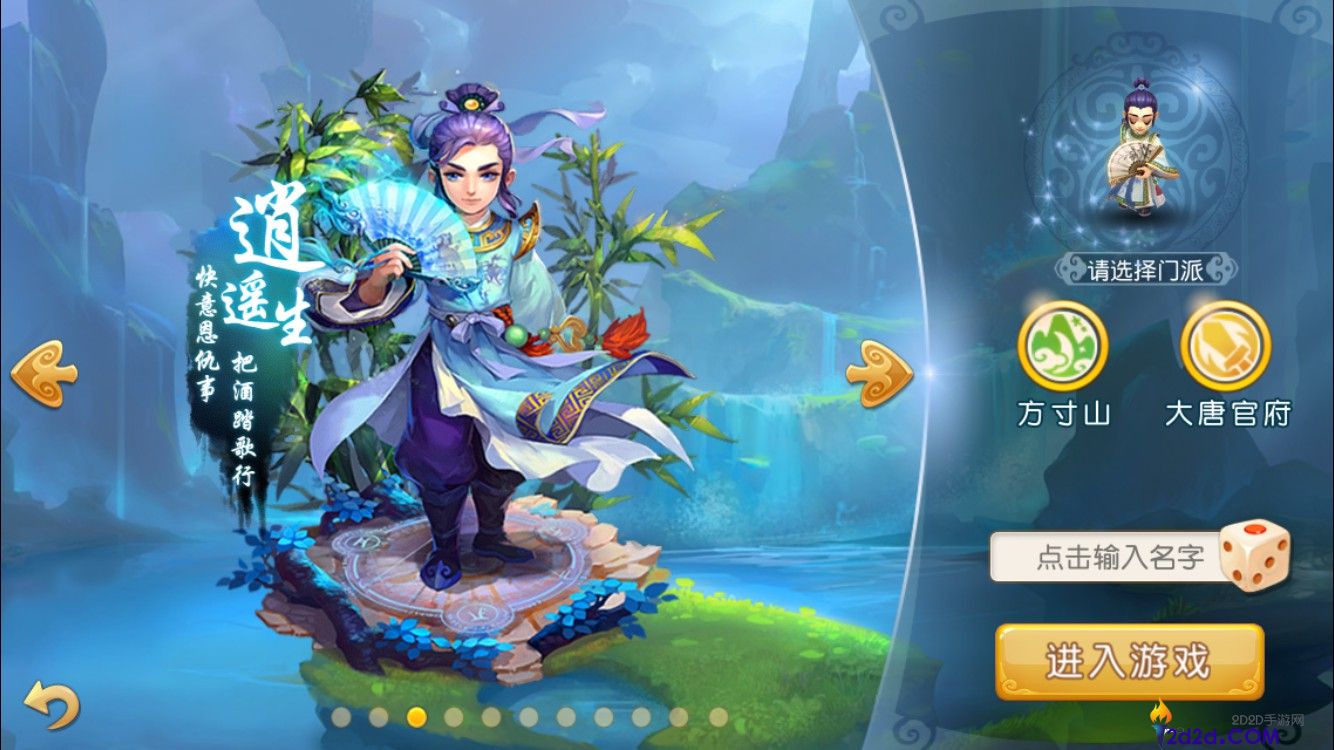Click the 逍遥生 calligraphy title
This screenshot has width=1334, height=750.
click(x=270, y=270)
